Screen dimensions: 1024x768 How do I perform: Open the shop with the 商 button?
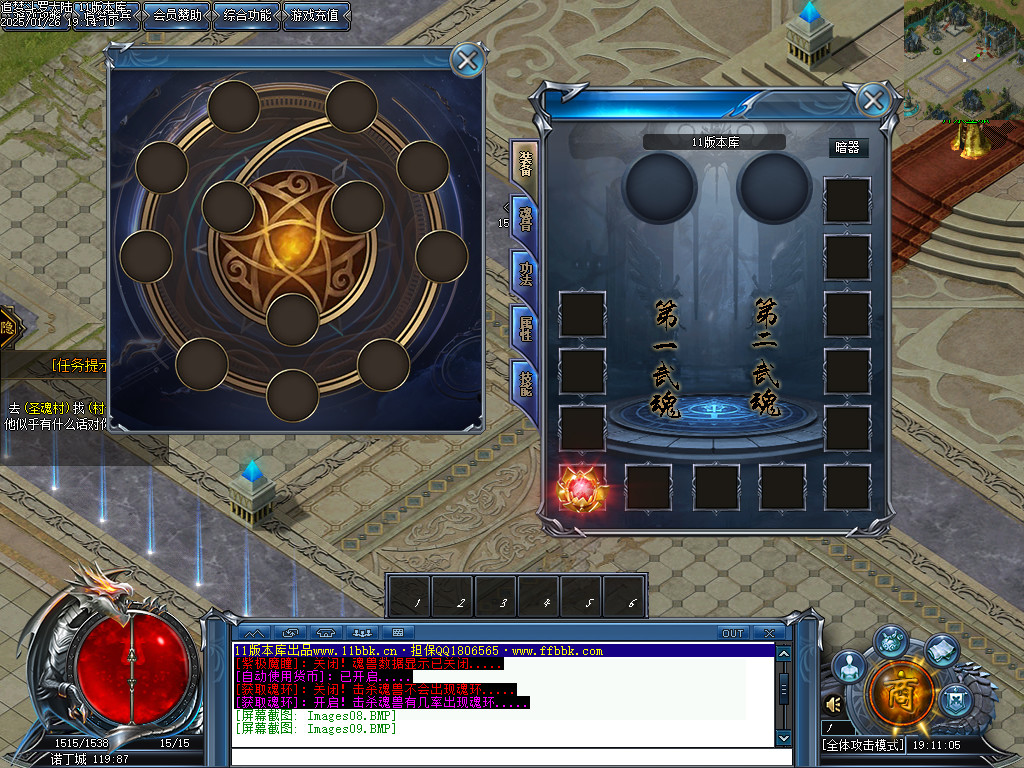[901, 691]
